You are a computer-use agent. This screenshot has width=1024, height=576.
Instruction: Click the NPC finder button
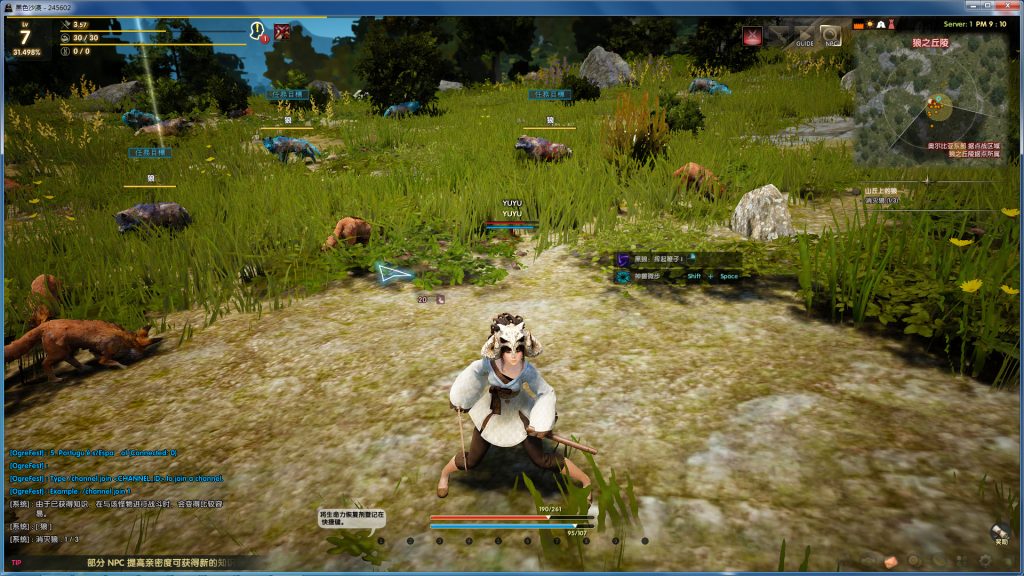coord(830,36)
